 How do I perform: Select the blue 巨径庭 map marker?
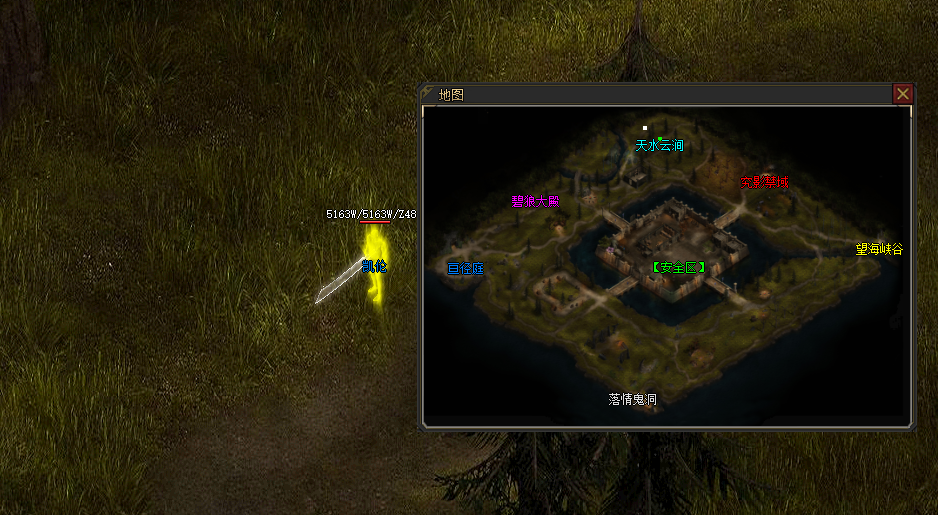click(x=466, y=268)
